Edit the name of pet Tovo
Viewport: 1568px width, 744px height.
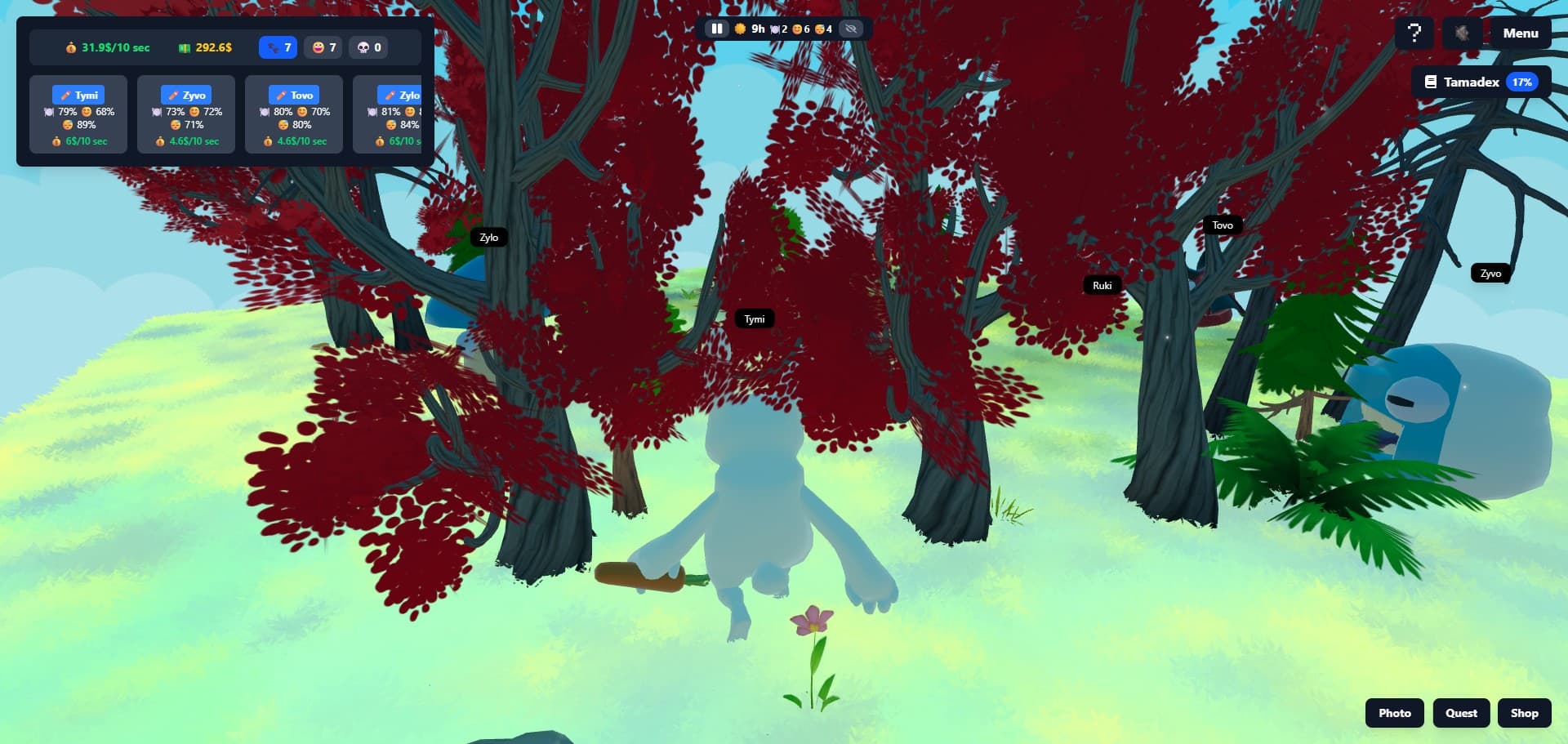pos(294,95)
